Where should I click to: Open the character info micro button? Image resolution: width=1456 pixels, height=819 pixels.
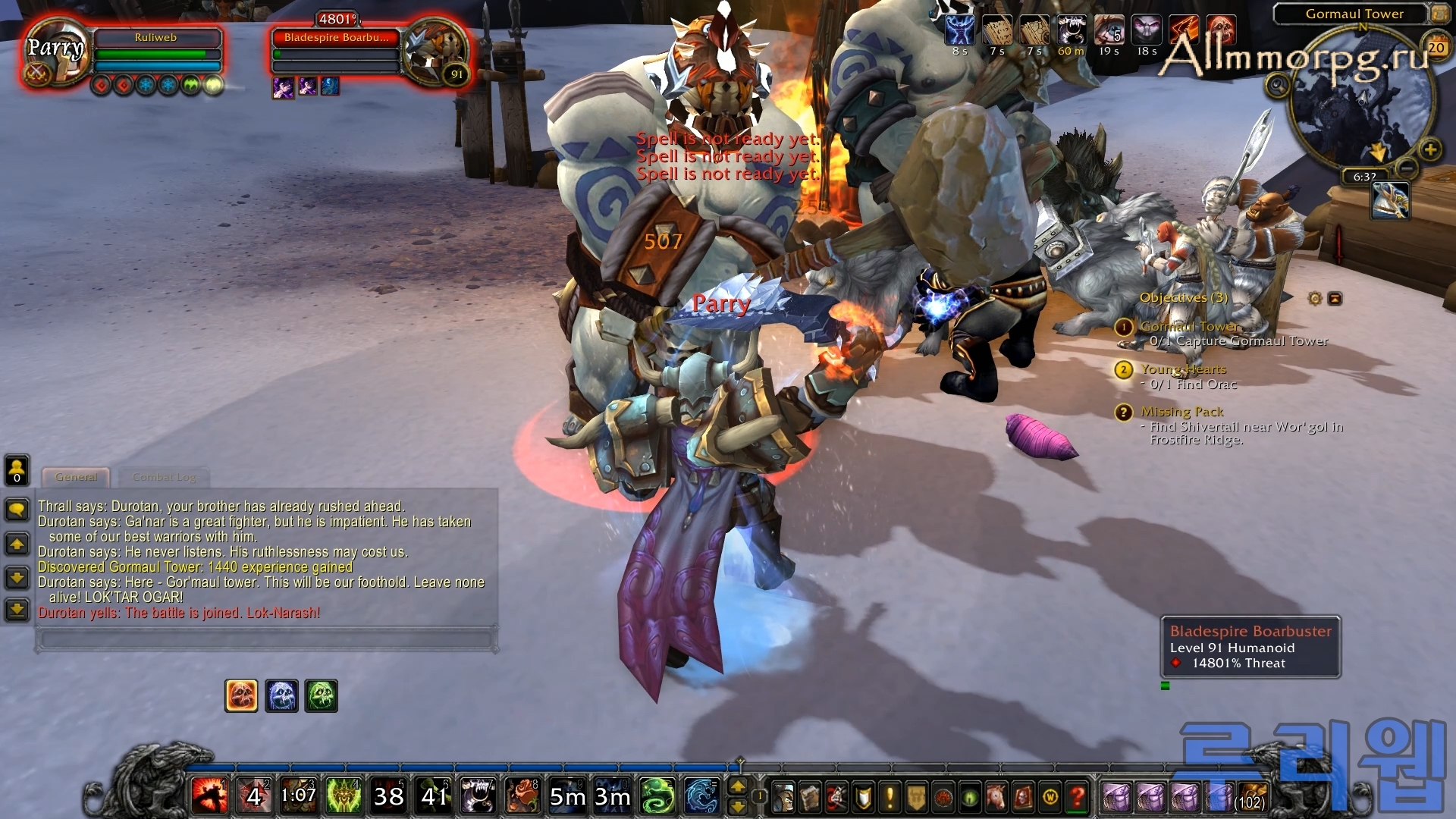784,797
